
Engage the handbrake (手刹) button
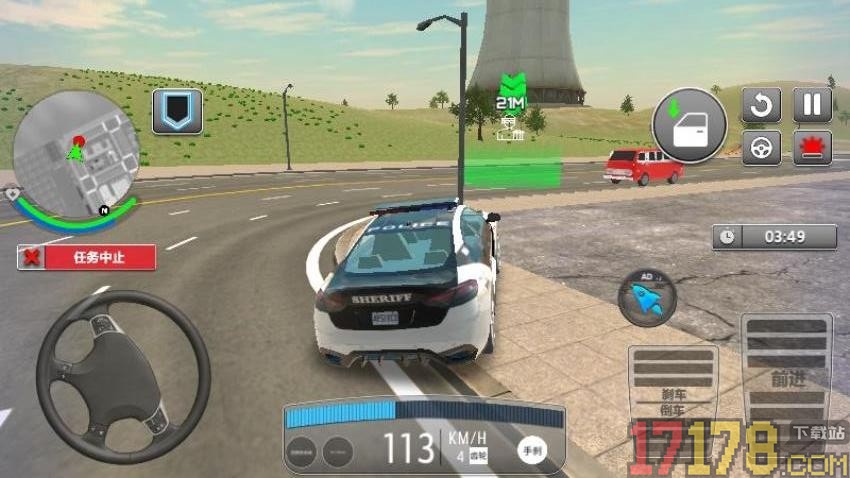click(x=532, y=451)
